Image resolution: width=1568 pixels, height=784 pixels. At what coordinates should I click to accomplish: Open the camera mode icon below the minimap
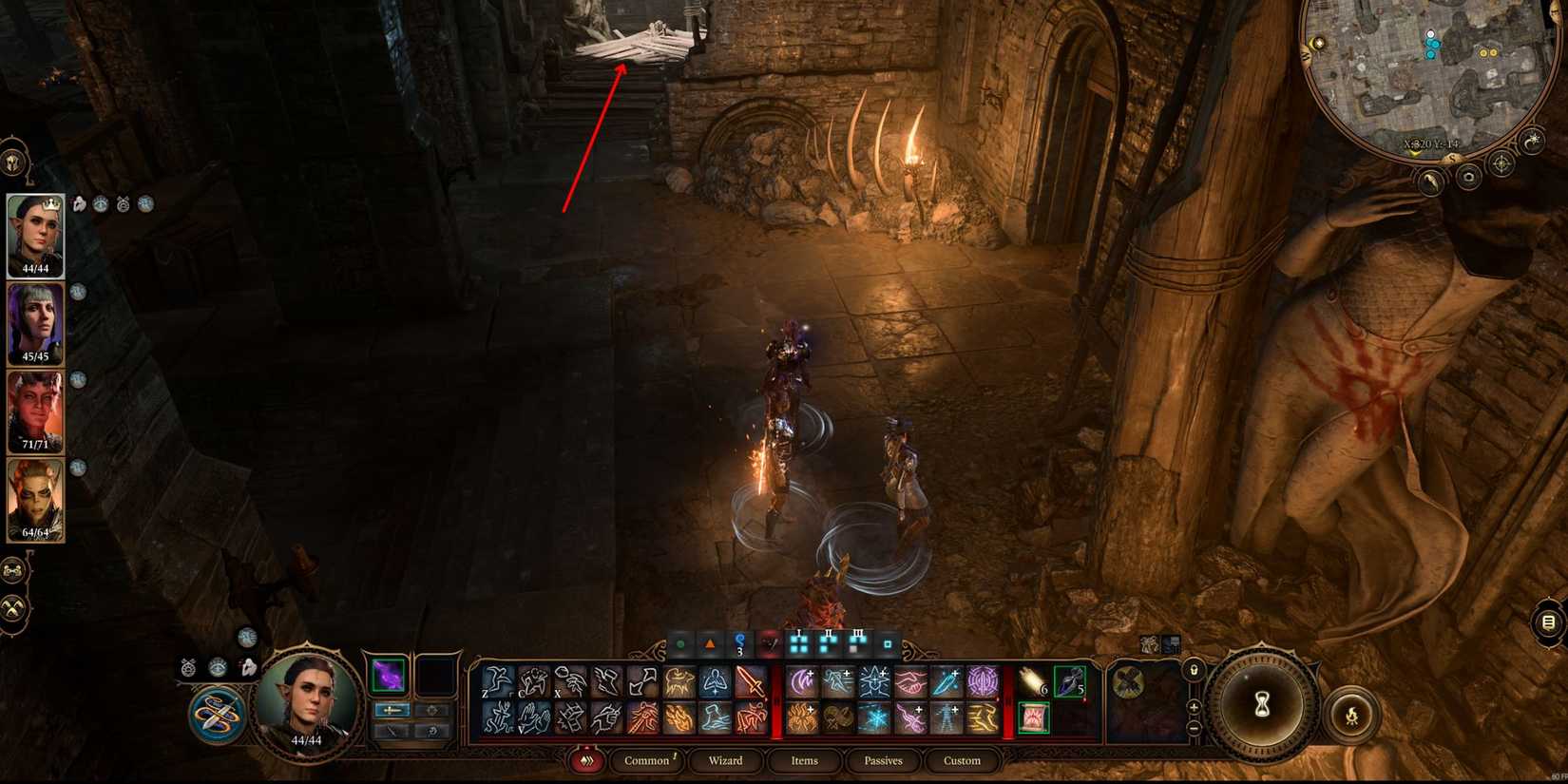coord(1468,179)
